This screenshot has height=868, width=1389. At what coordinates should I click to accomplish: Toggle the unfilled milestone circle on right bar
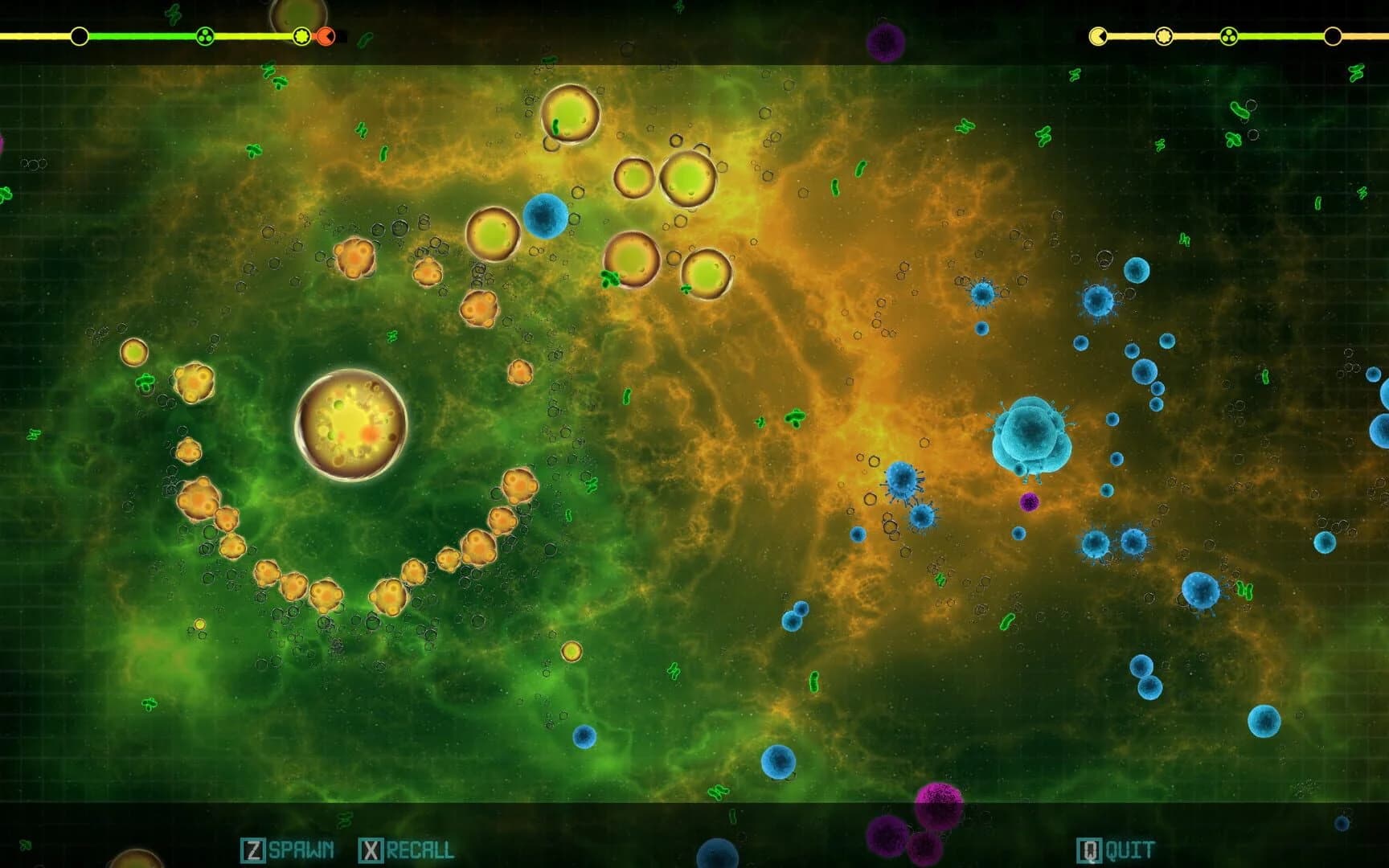pos(1332,35)
